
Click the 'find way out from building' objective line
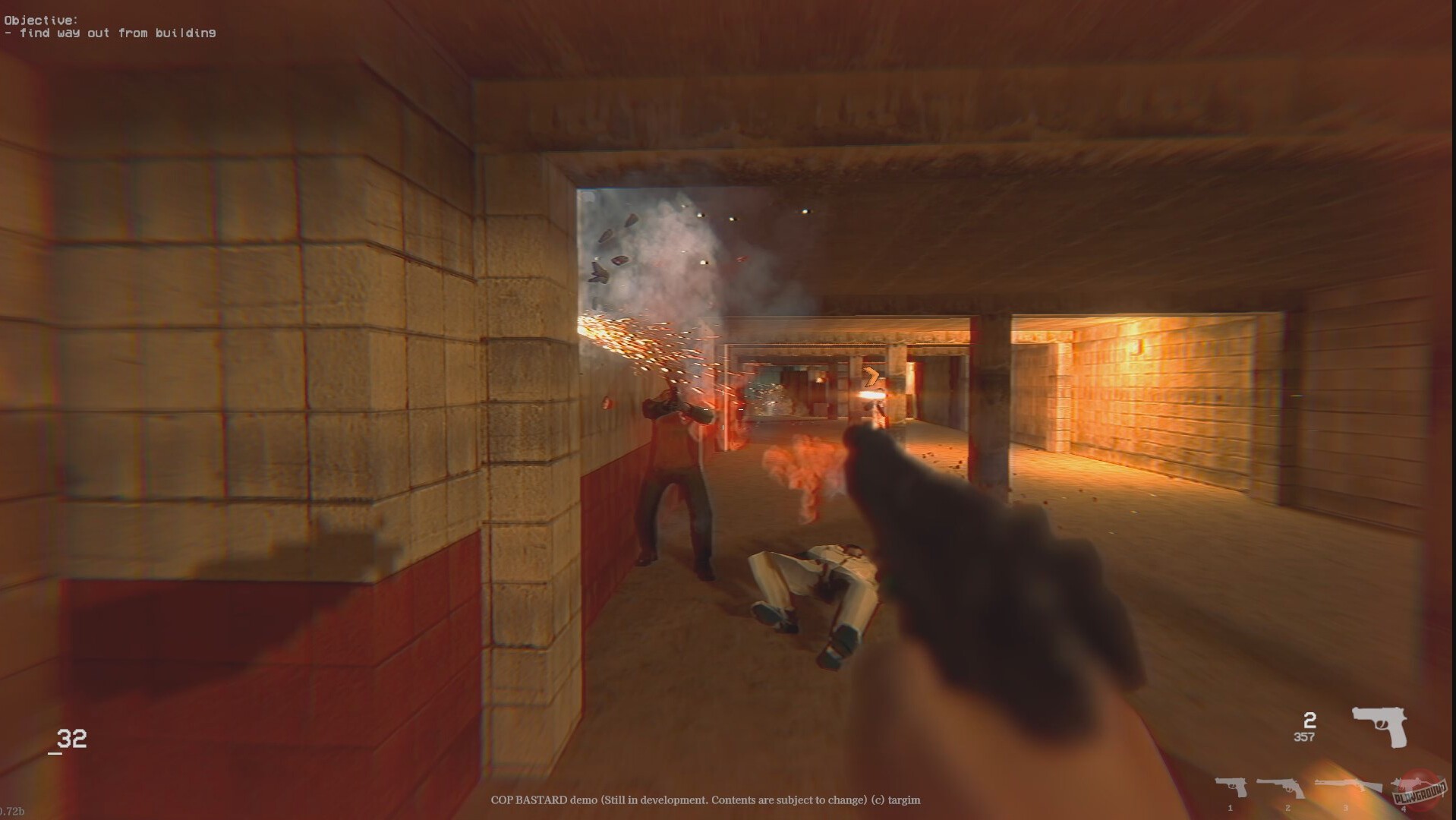click(x=110, y=33)
